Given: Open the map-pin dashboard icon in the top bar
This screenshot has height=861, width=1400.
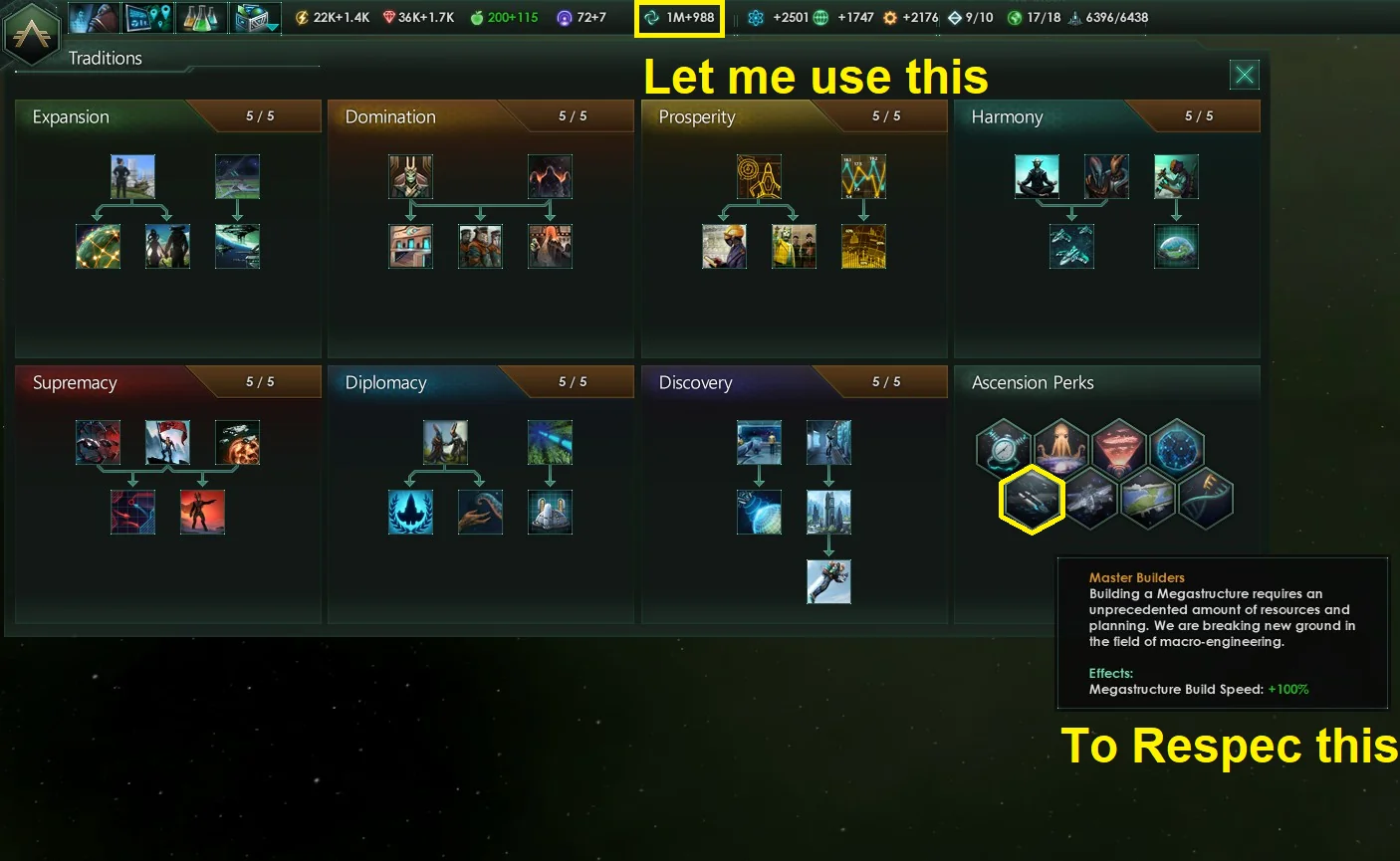Looking at the screenshot, I should pos(148,17).
